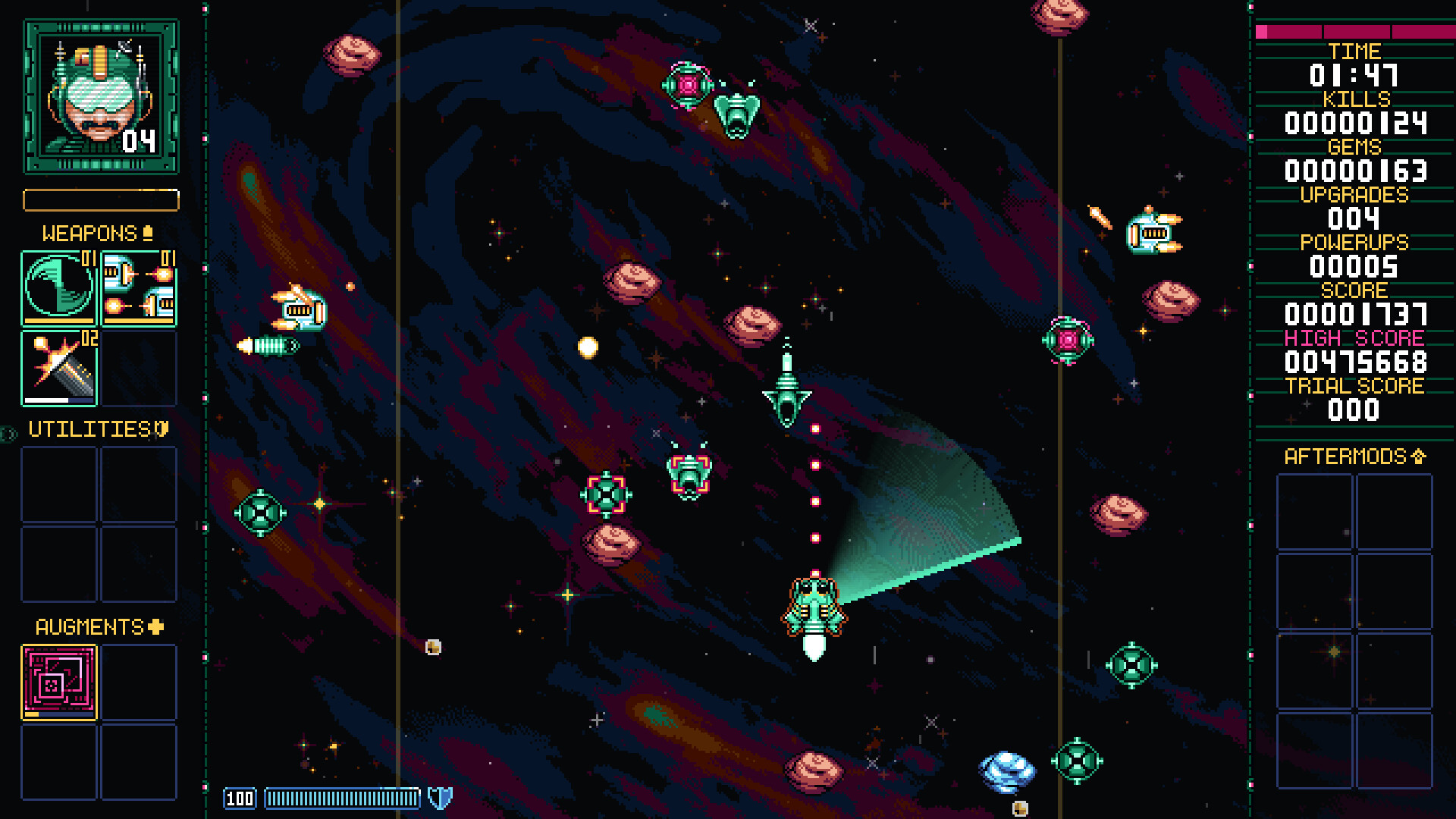This screenshot has width=1456, height=819.
Task: Click the plus icon beside the AUGMENTS heading
Action: pos(154,626)
